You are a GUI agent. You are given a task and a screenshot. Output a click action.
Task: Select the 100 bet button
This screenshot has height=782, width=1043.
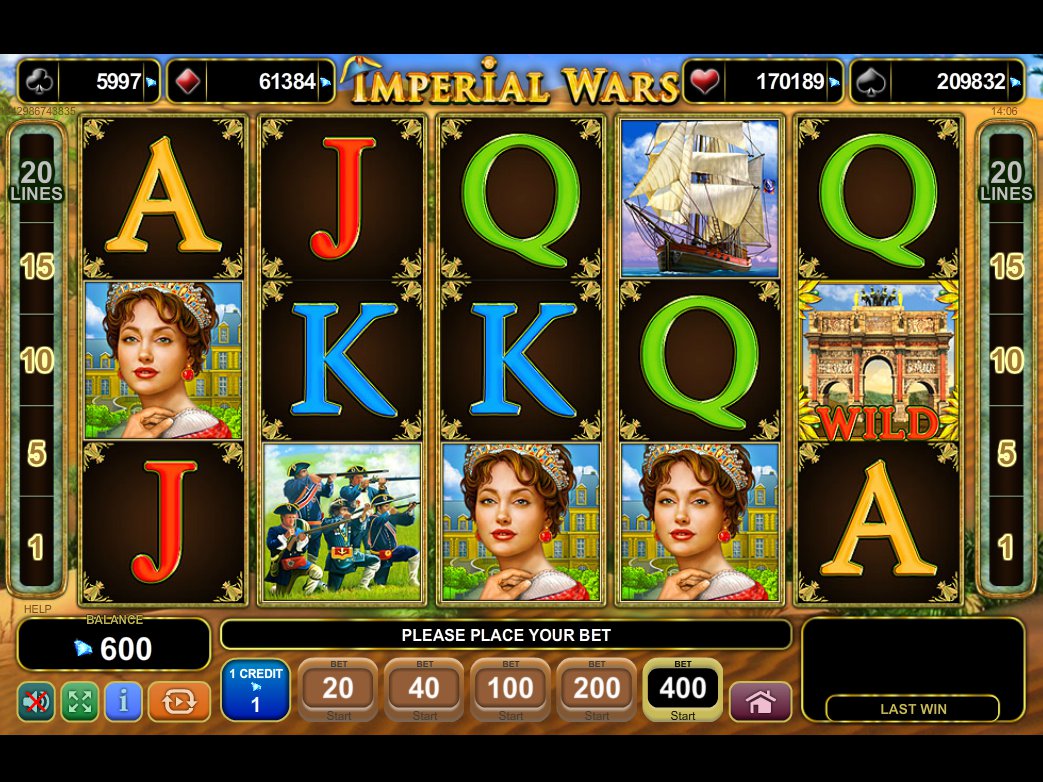point(510,689)
